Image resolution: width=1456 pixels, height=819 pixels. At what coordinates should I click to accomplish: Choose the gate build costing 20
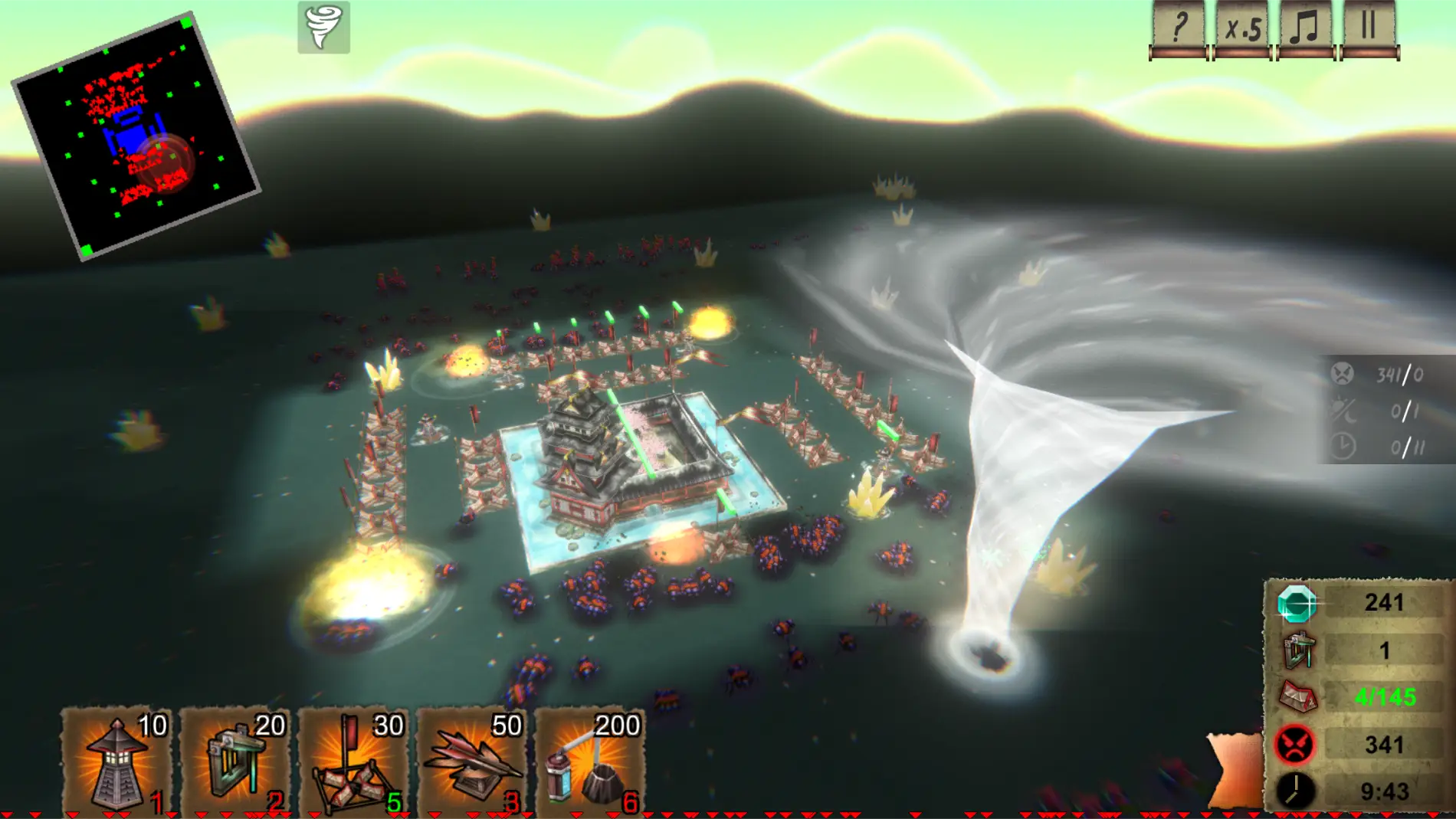click(x=235, y=761)
